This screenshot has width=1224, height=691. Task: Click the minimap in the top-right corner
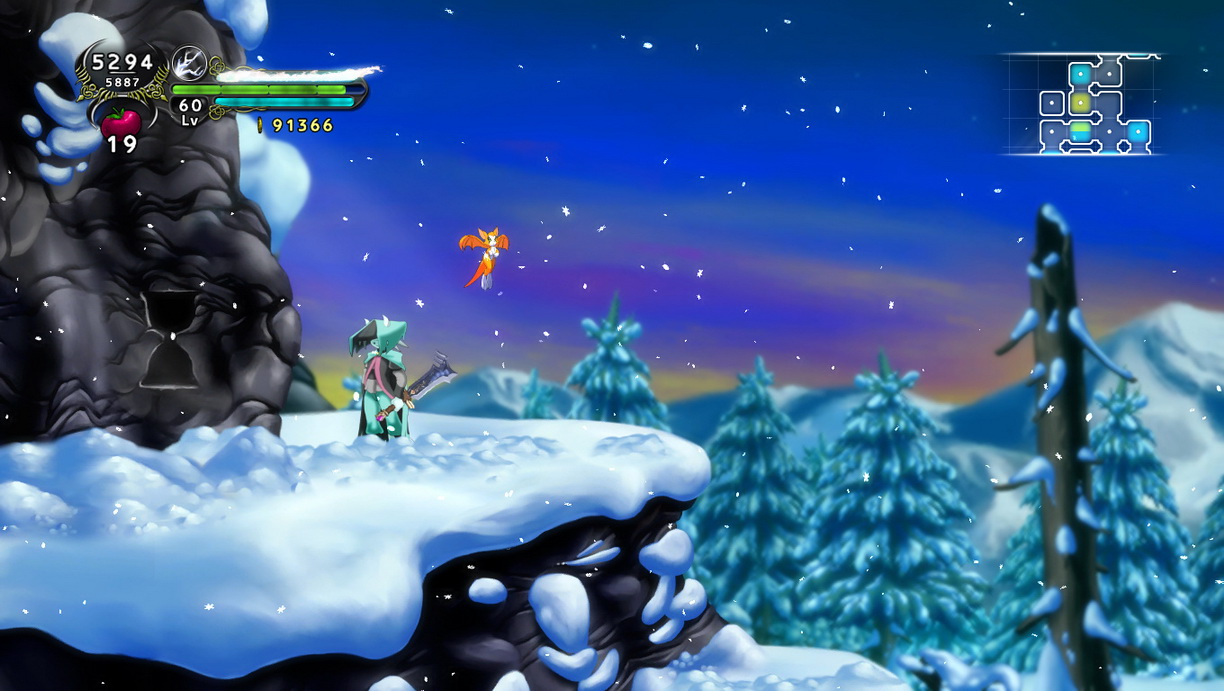[x=1083, y=104]
